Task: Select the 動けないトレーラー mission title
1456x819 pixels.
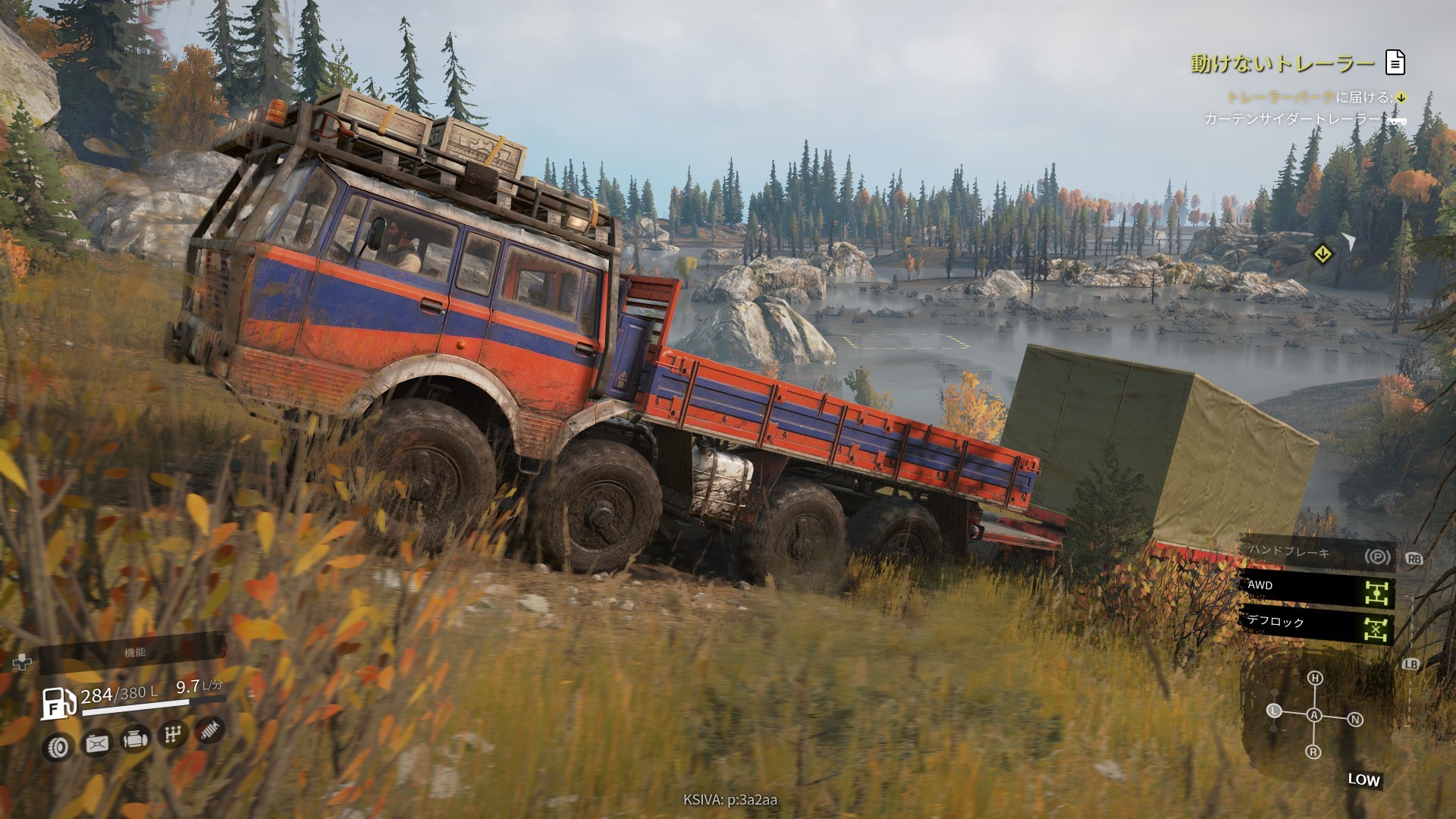Action: tap(1282, 64)
